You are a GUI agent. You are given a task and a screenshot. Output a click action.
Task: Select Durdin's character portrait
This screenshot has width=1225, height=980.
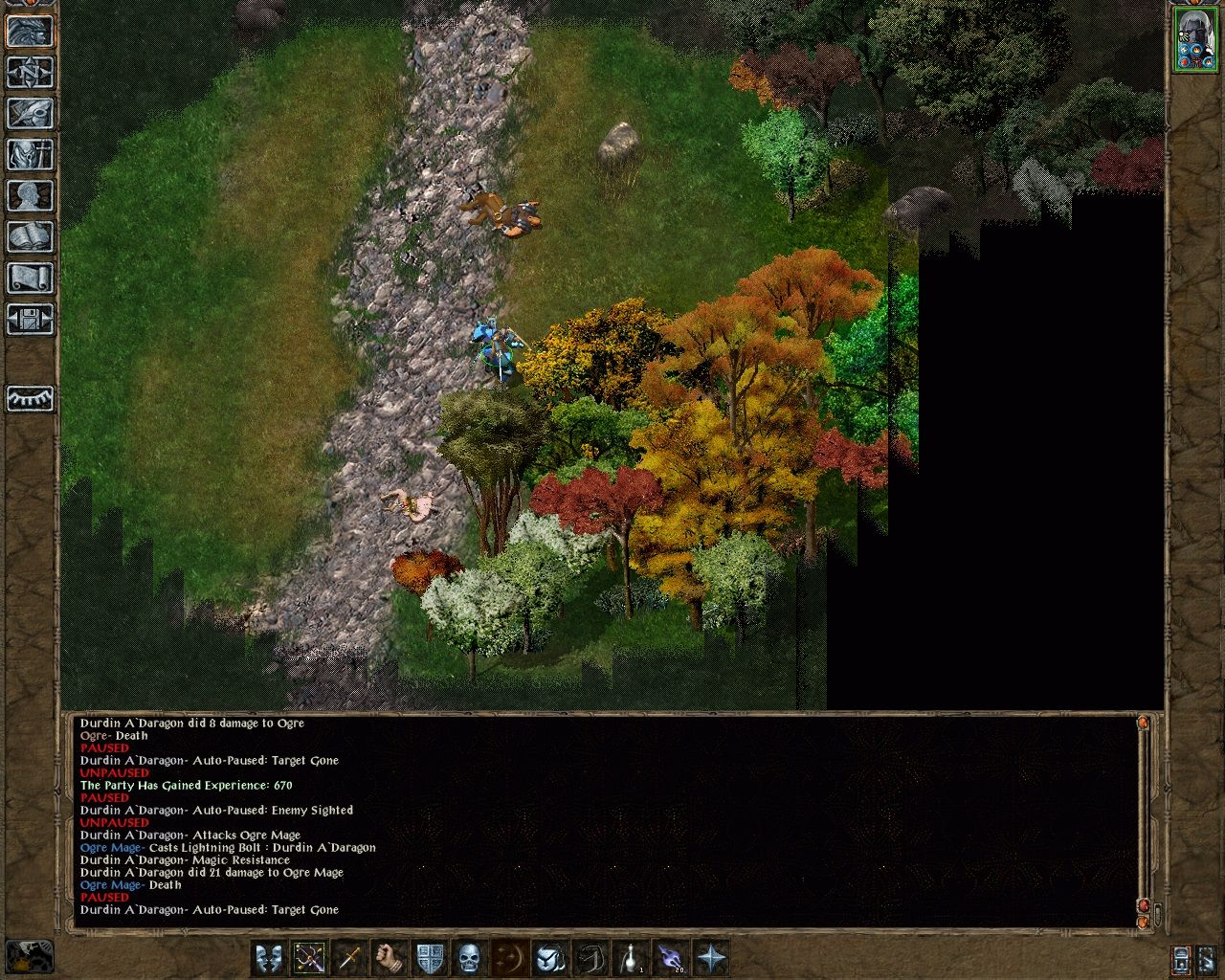point(1194,39)
